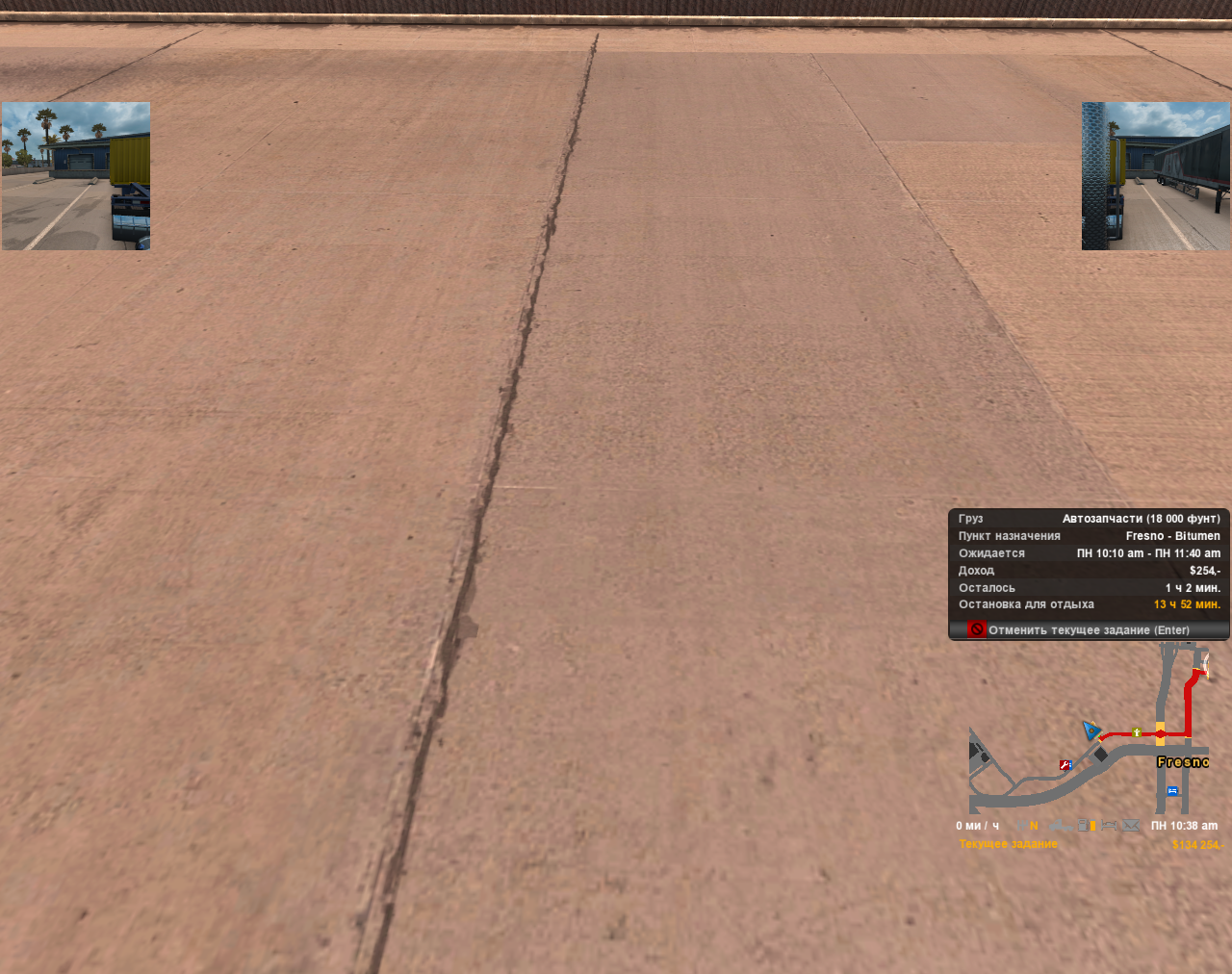Select the blue motel icon near Fresno
The width and height of the screenshot is (1232, 974).
[1172, 791]
